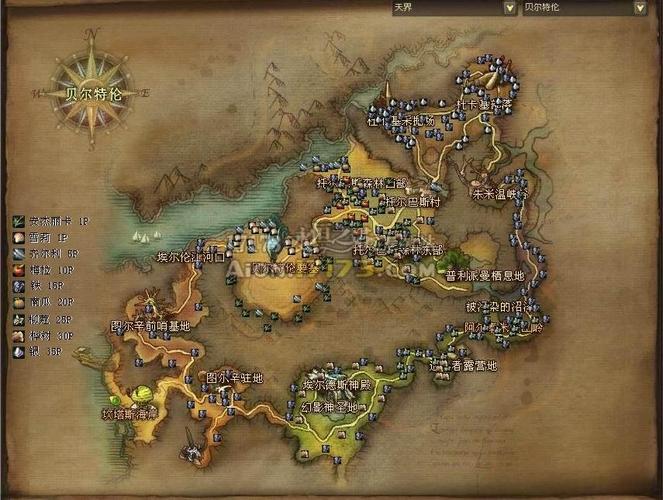Choose the 齐尔利 5P legend entry
Viewport: 663px width, 500px height.
coord(52,255)
